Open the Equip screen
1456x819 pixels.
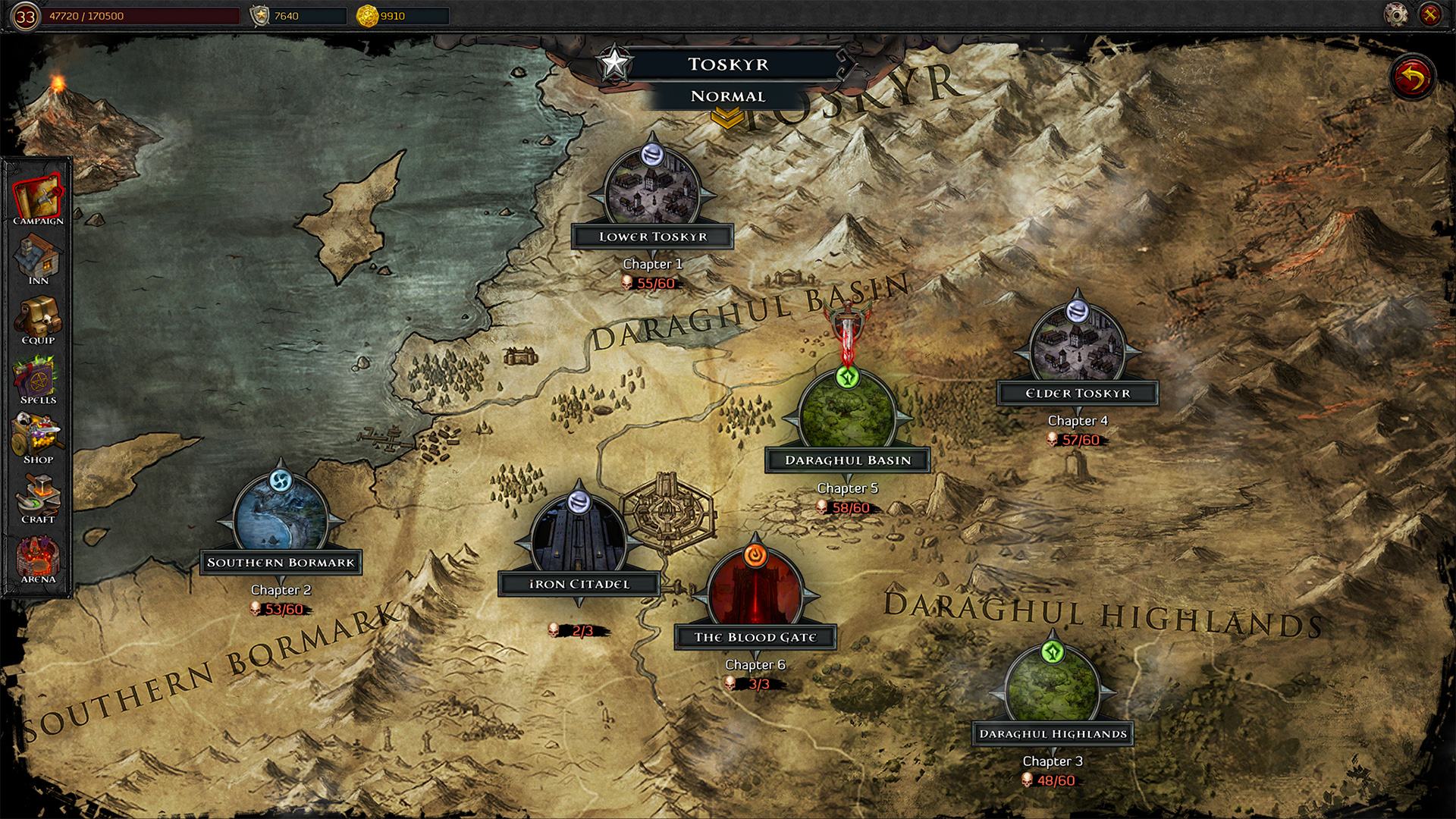point(38,319)
